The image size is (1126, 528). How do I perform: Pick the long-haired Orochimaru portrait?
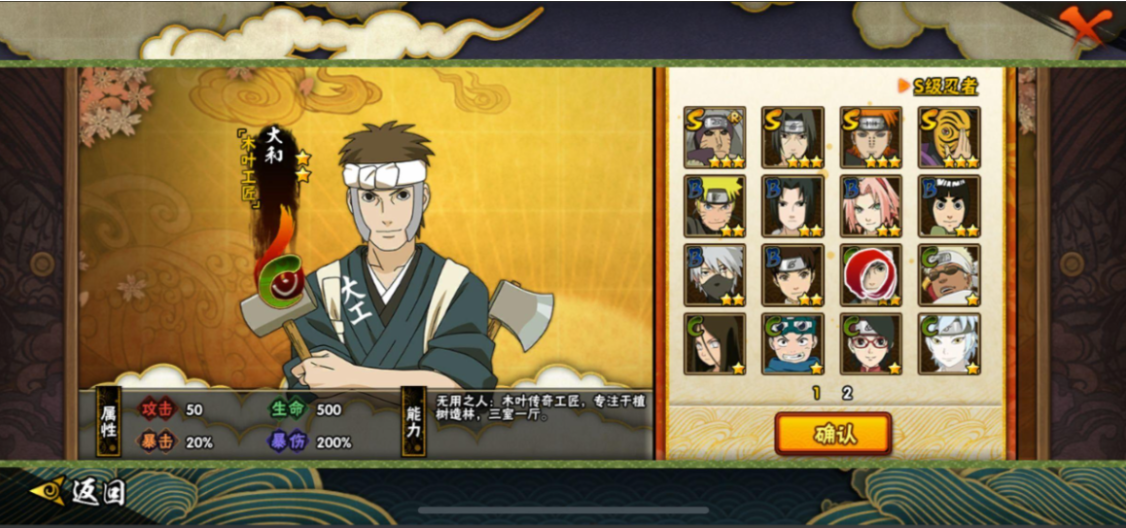714,344
